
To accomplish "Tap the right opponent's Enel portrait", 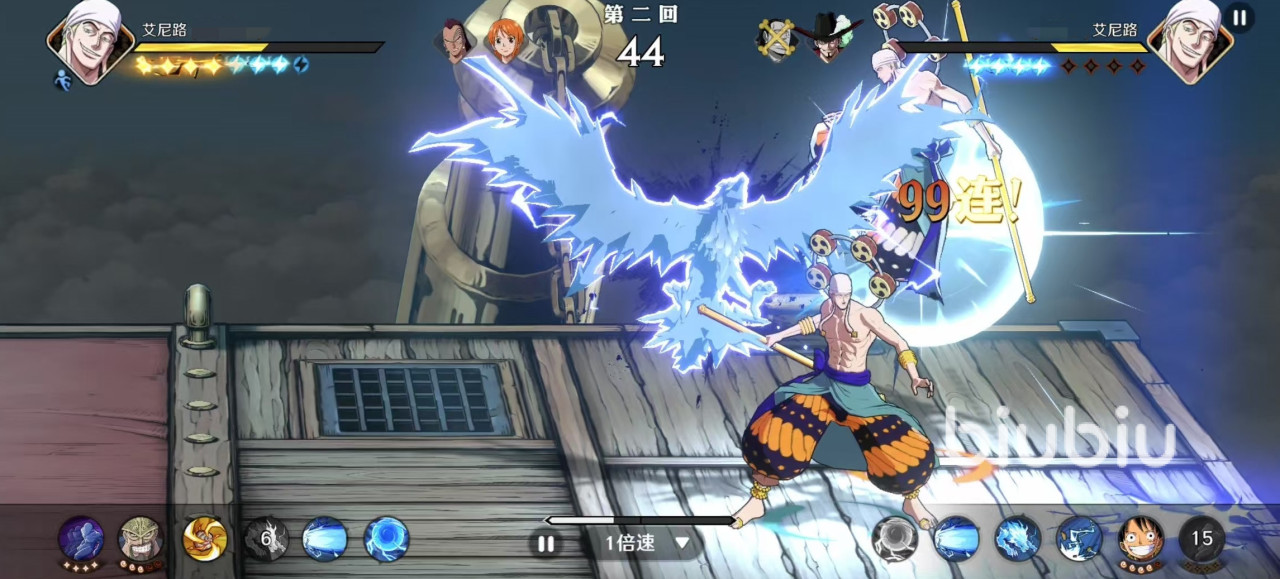I will (x=1189, y=40).
